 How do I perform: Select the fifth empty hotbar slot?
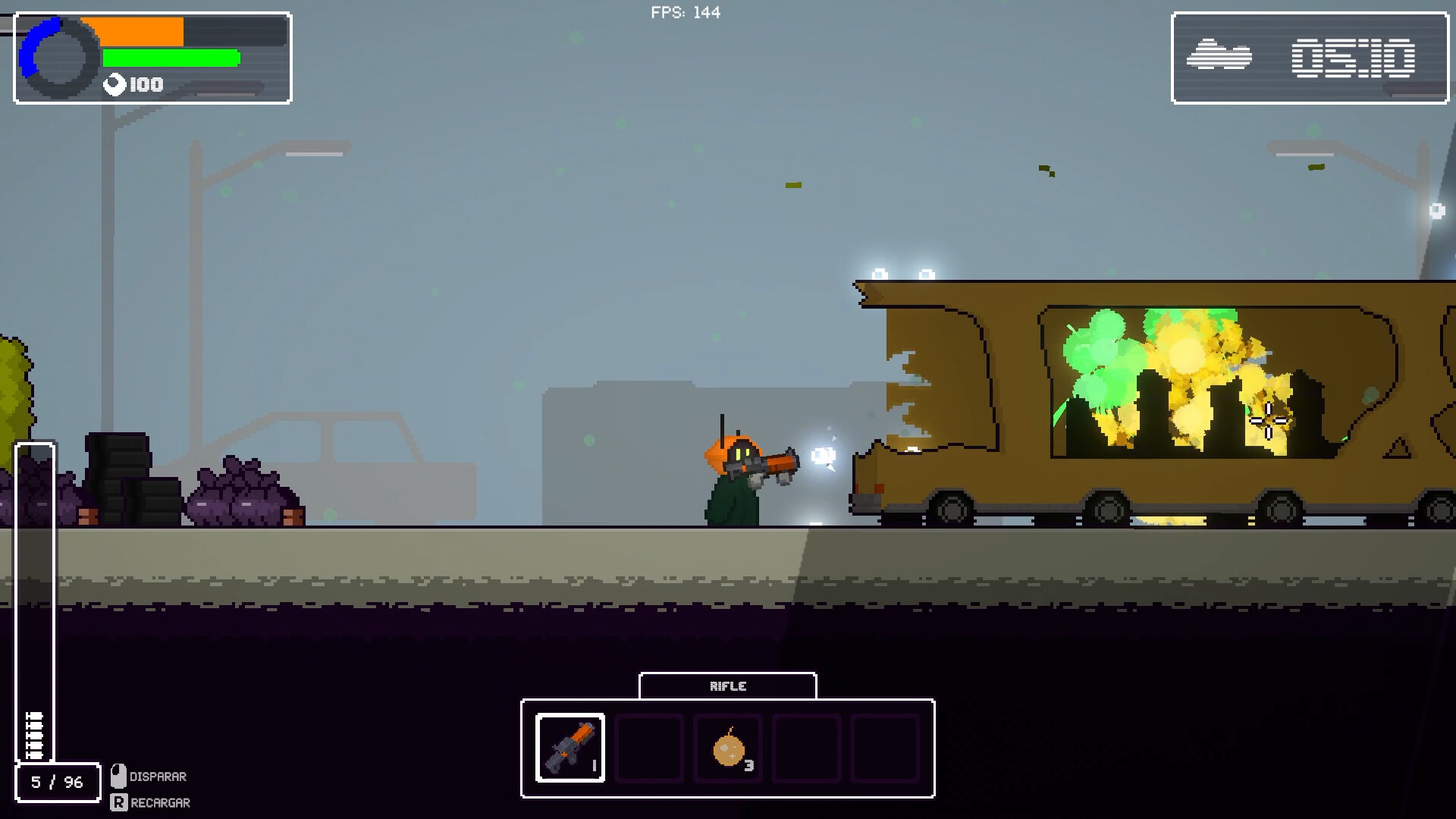(x=884, y=749)
